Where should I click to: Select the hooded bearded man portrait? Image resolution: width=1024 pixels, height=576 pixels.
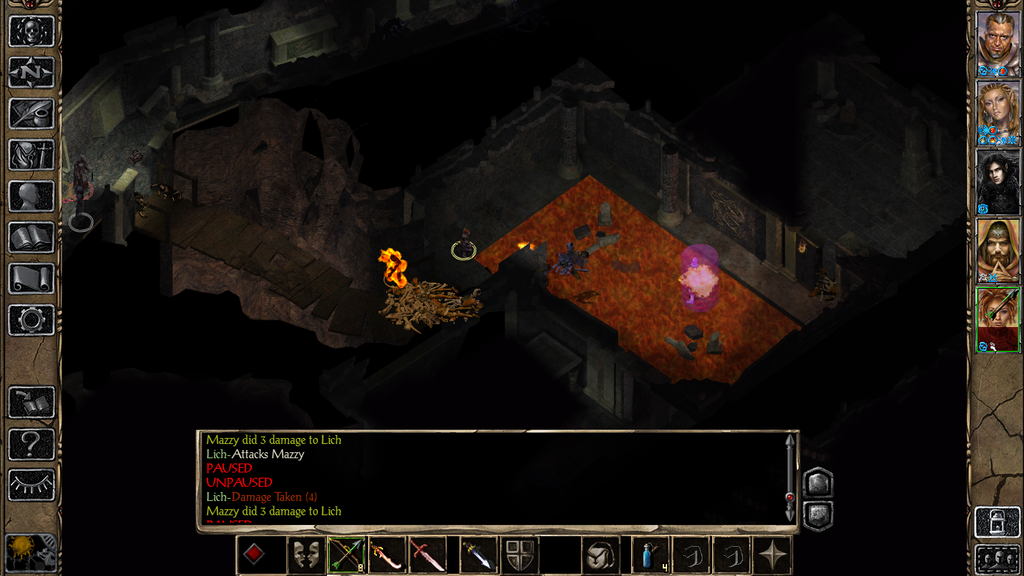[997, 250]
